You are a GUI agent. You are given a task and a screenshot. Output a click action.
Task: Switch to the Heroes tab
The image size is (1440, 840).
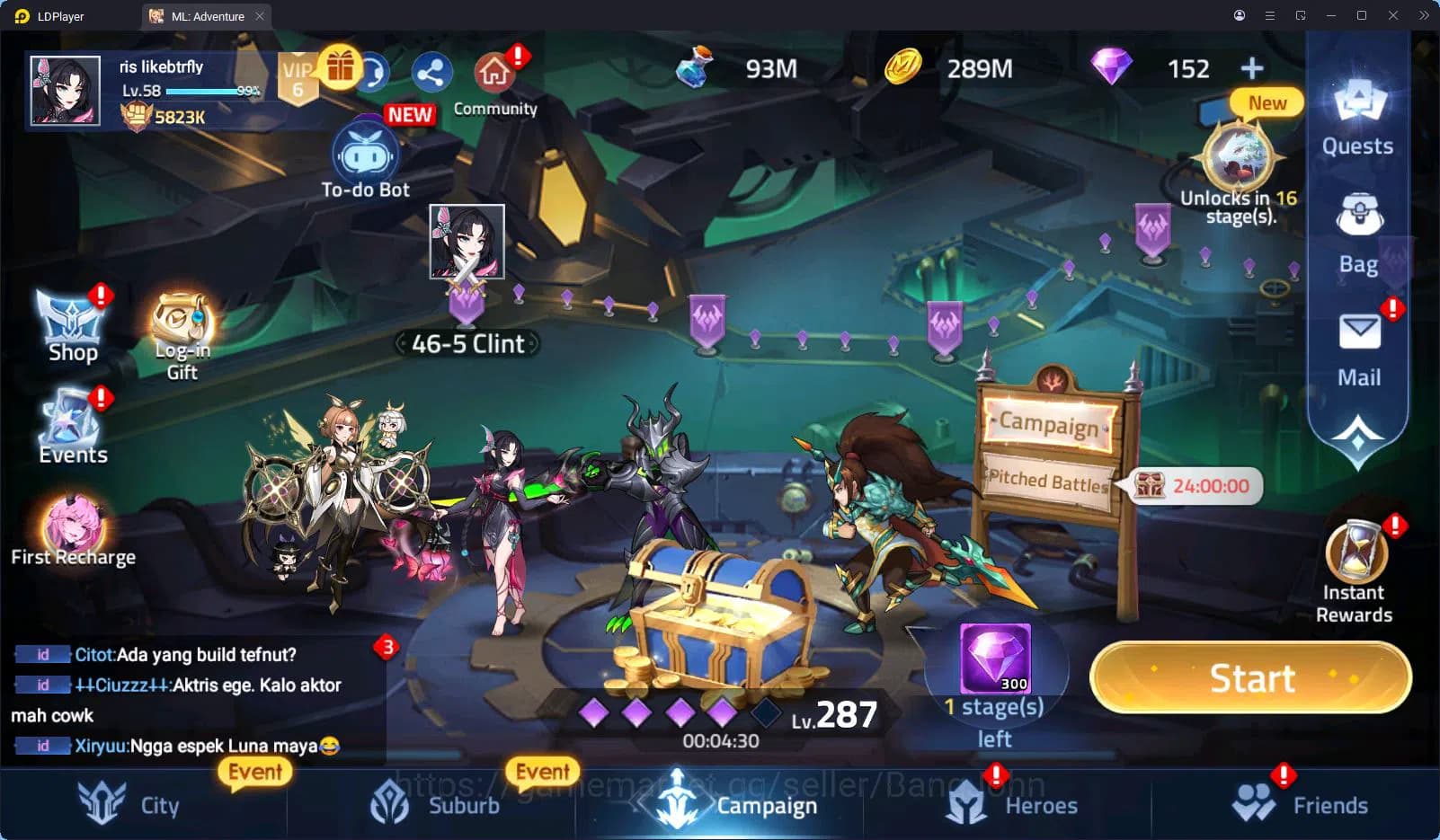coord(1015,804)
